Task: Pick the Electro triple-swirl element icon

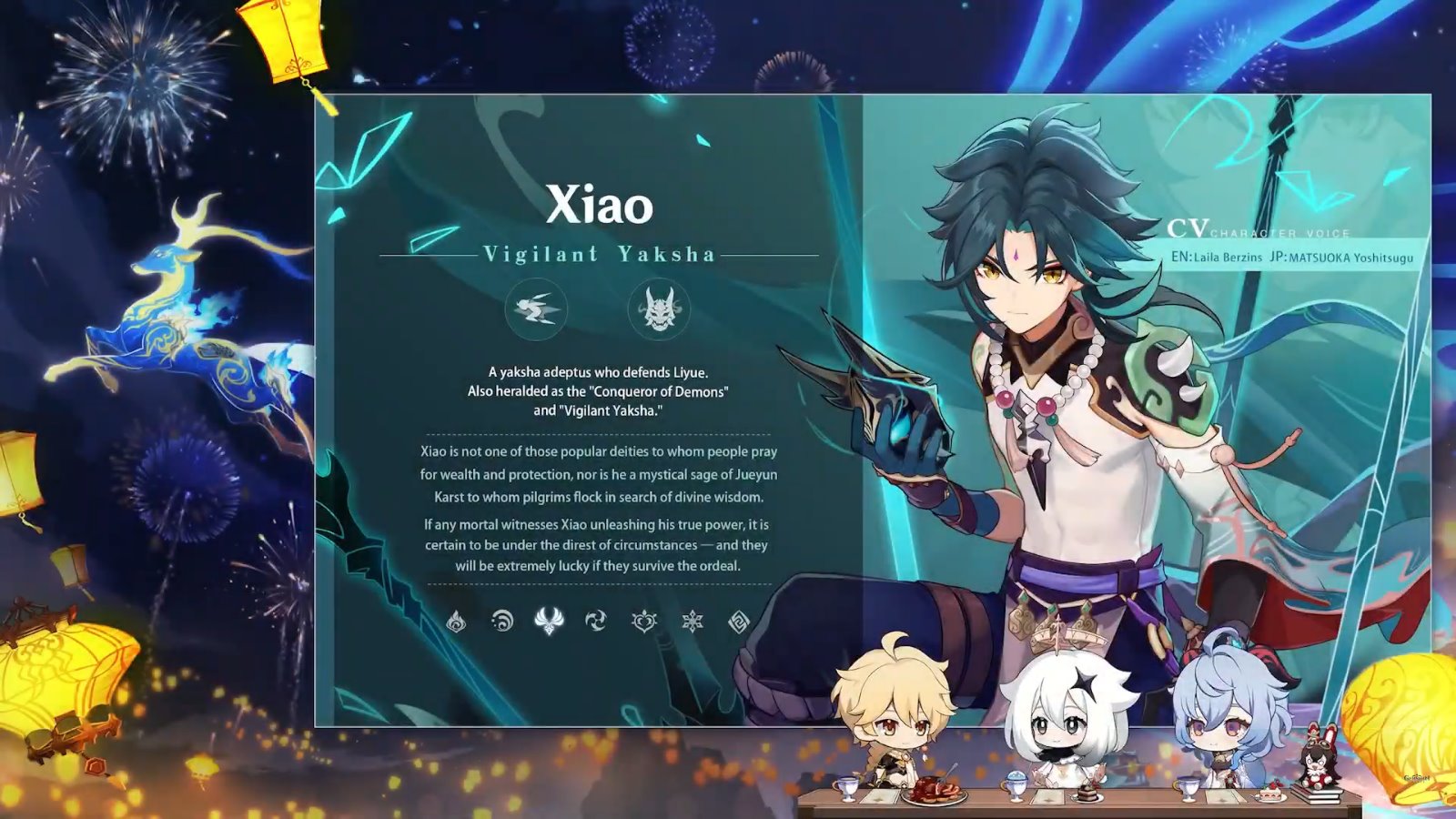Action: pos(596,622)
